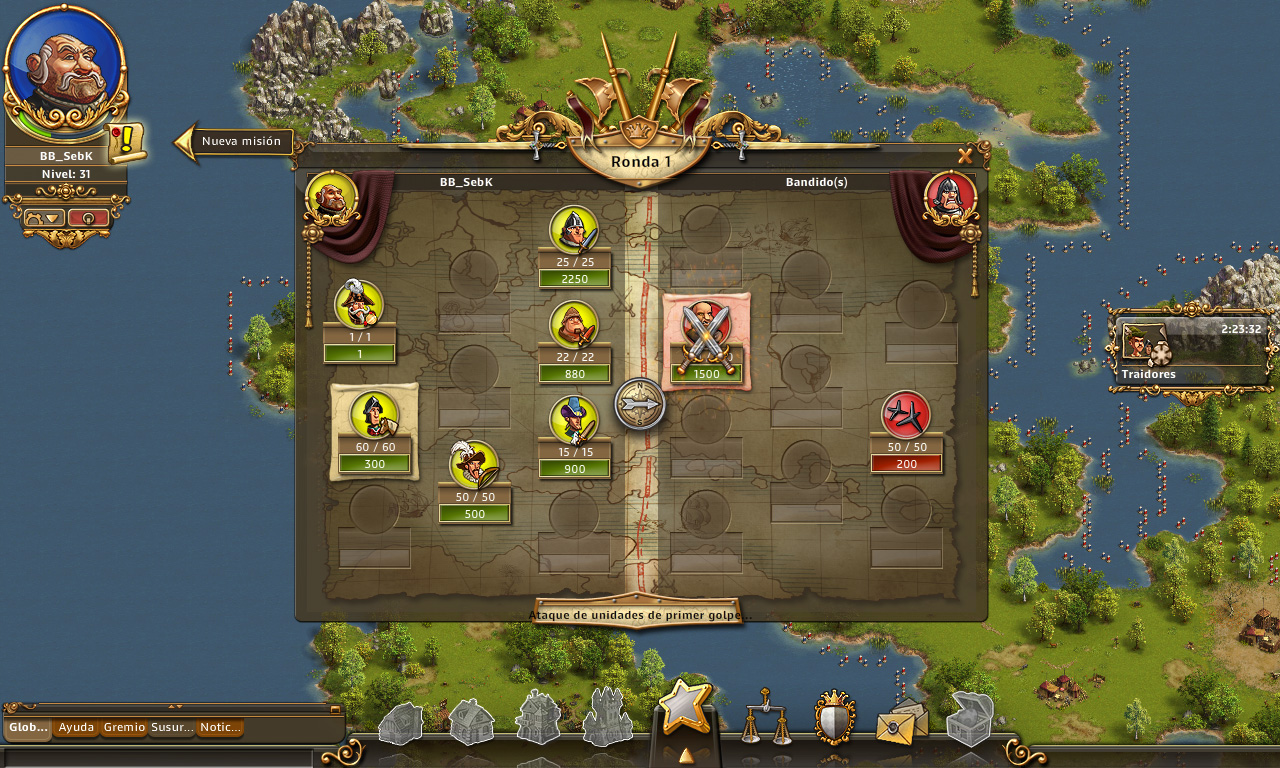1280x768 pixels.
Task: Close the Ronda 1 battle window
Action: tap(965, 156)
